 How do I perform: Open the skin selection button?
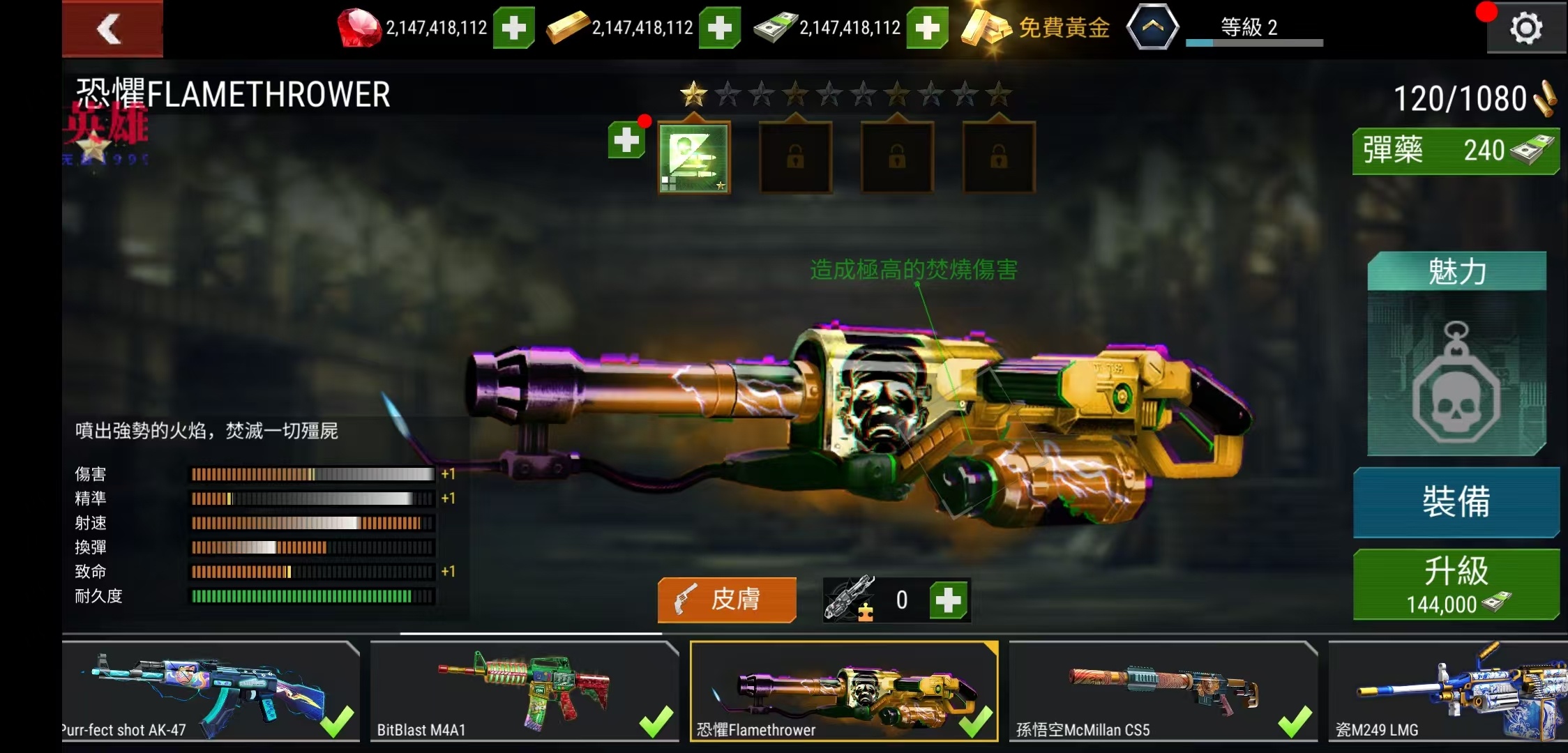click(726, 599)
